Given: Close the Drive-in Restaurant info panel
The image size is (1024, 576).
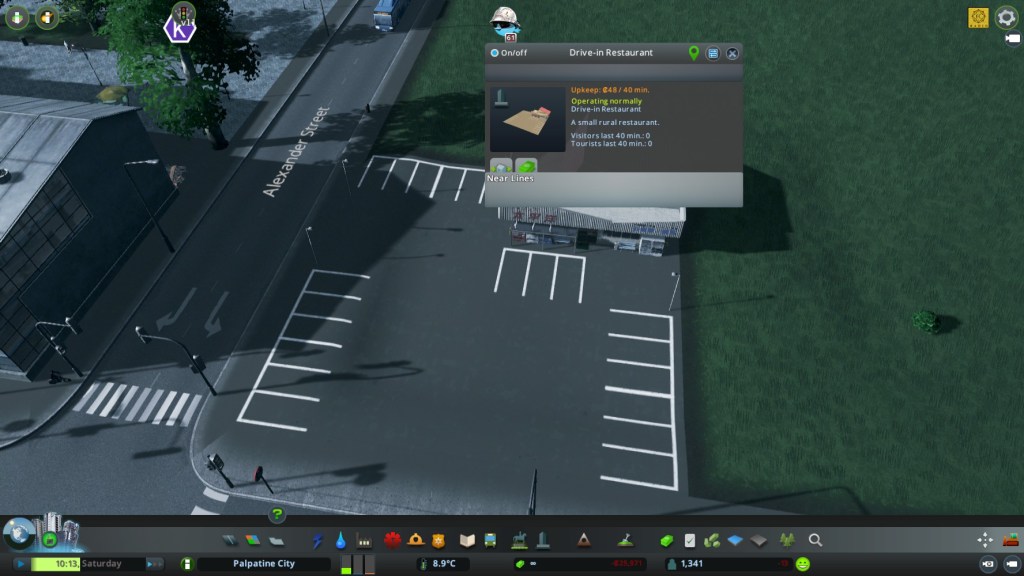Looking at the screenshot, I should point(732,53).
